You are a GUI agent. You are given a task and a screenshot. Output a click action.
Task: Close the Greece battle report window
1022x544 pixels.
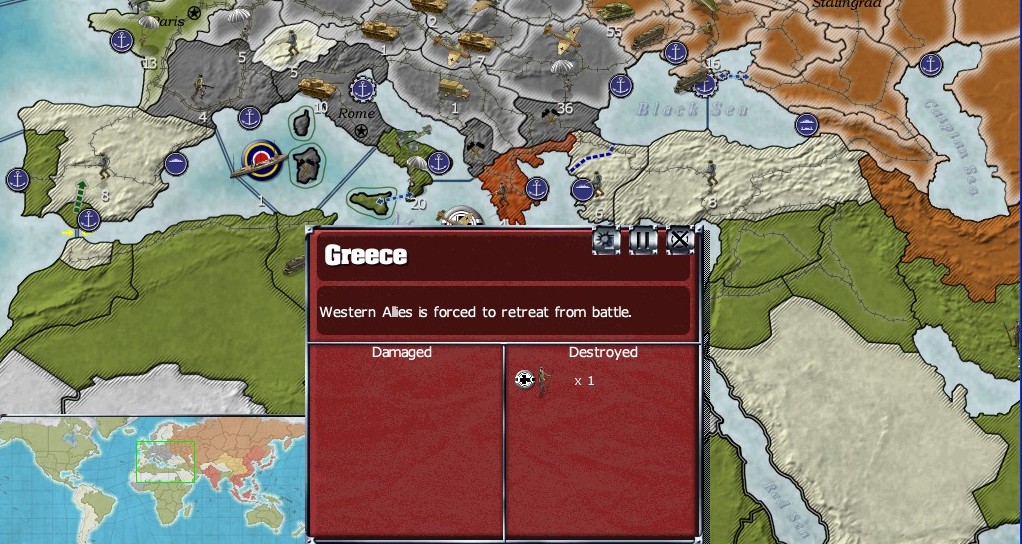point(679,240)
